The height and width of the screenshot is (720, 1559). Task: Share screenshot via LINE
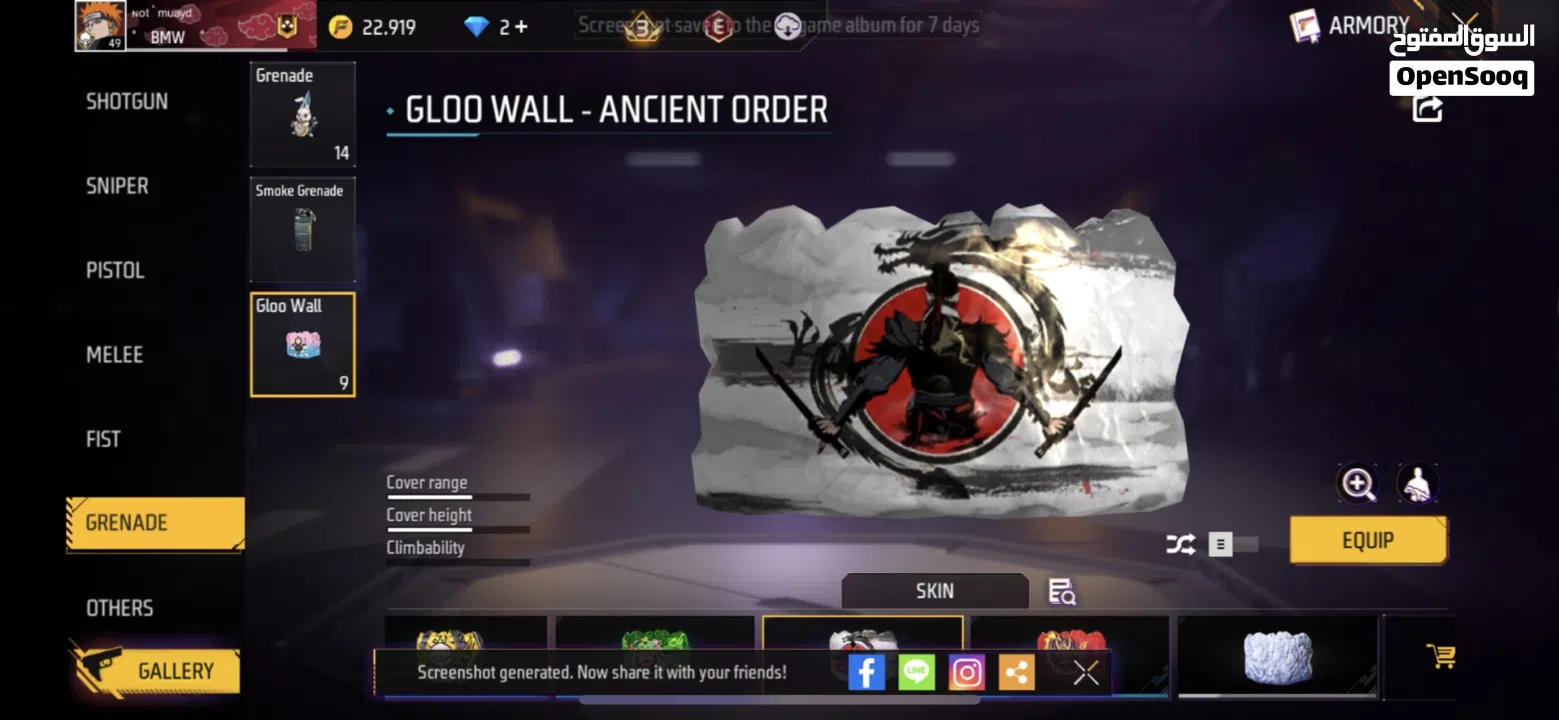click(x=917, y=671)
